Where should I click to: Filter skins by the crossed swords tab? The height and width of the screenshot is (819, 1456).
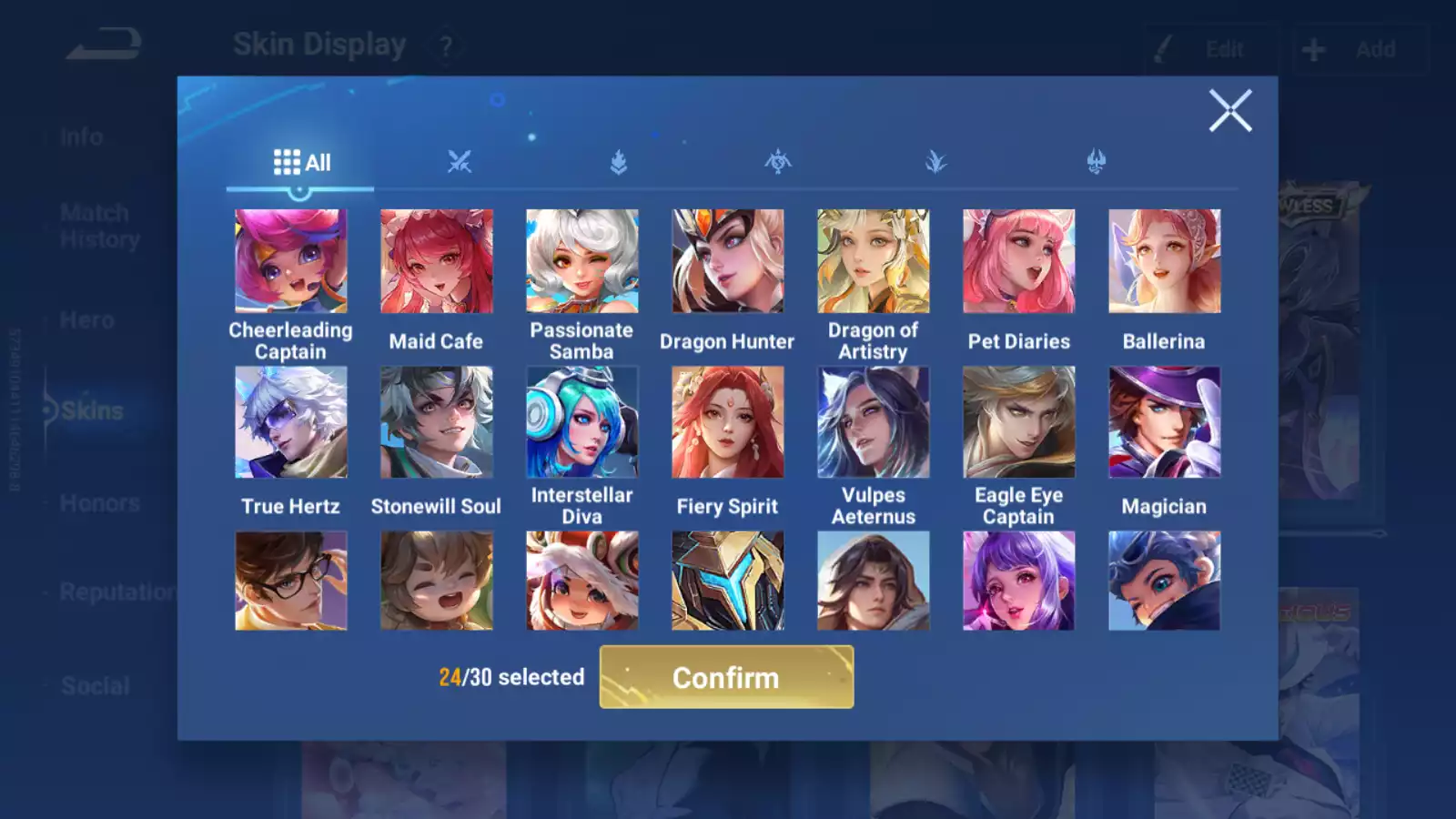pyautogui.click(x=460, y=163)
